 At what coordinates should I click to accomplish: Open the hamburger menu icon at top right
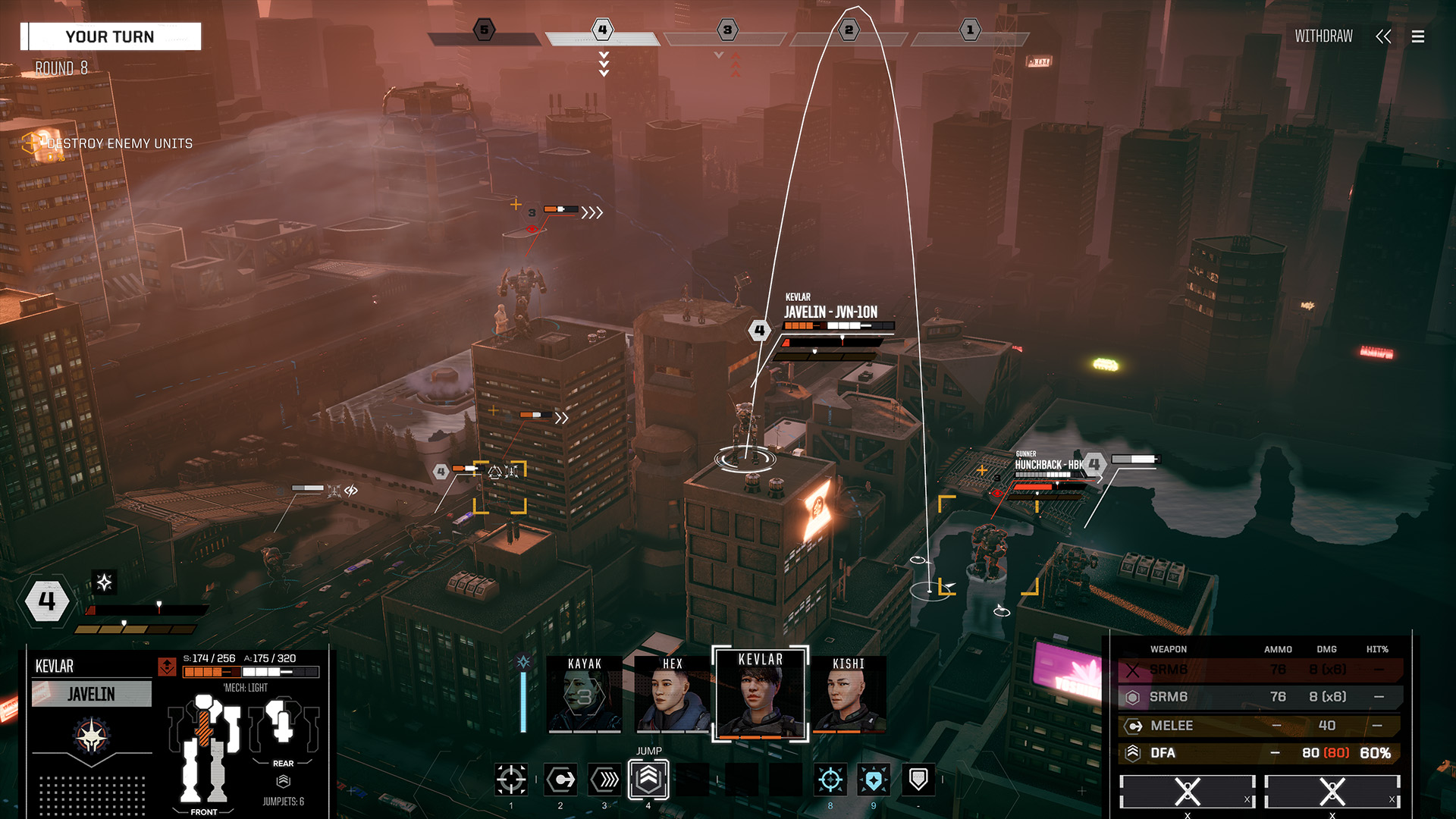1417,36
